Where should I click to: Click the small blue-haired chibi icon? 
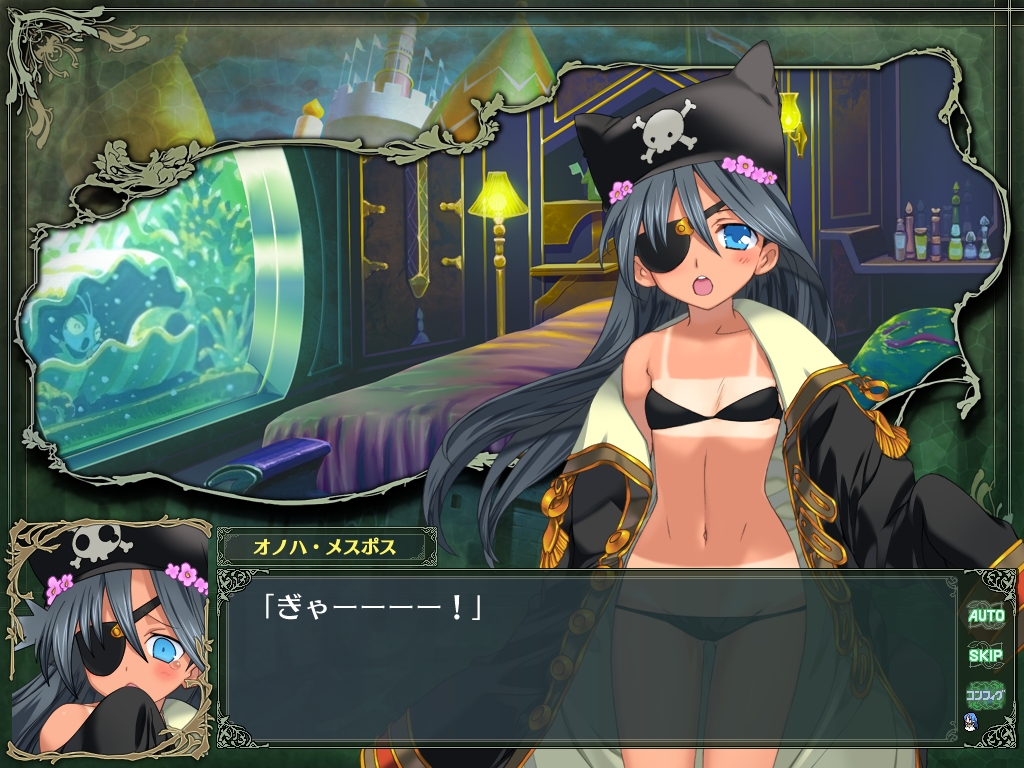tap(969, 721)
